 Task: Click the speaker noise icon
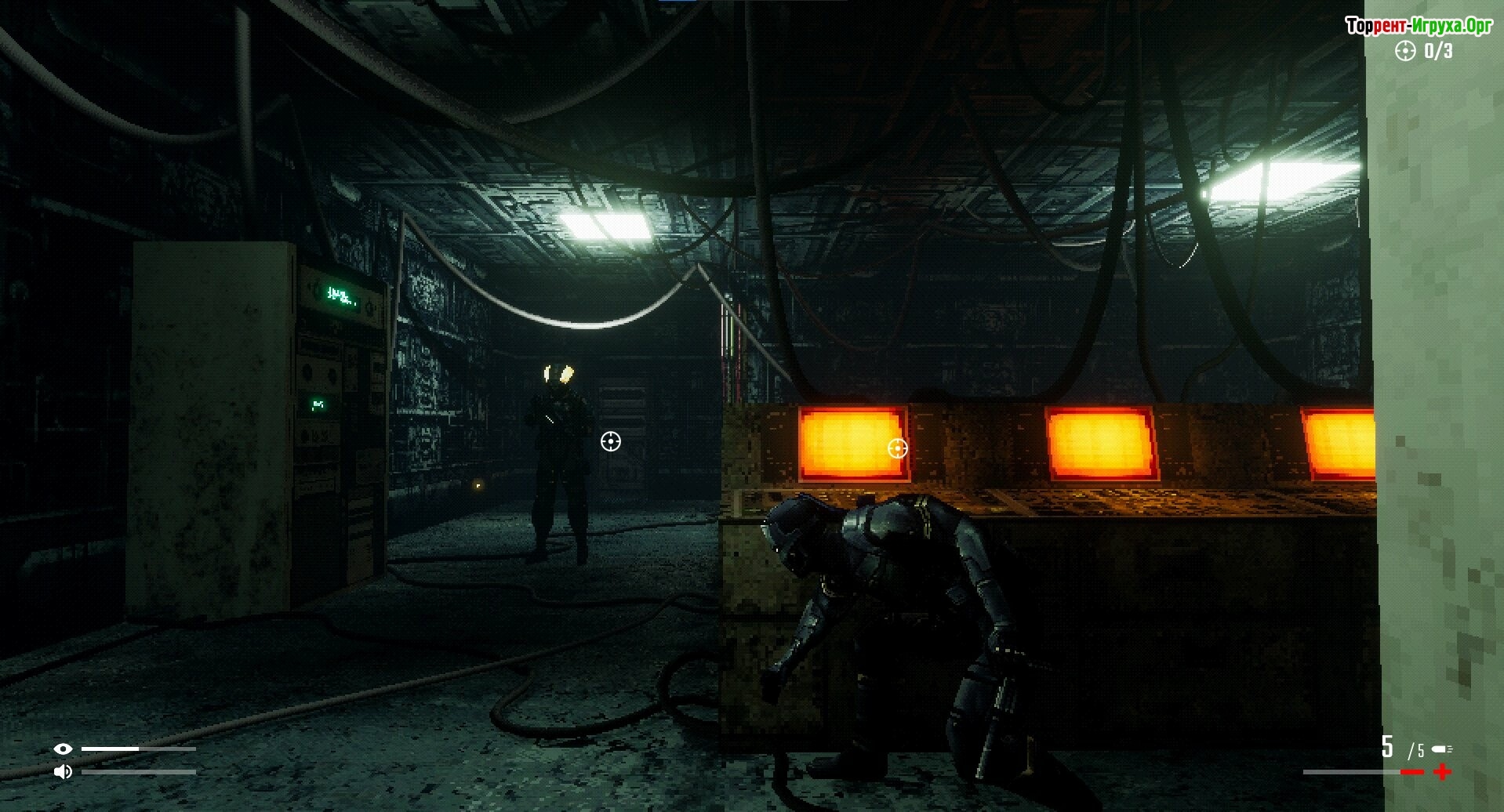click(x=63, y=772)
